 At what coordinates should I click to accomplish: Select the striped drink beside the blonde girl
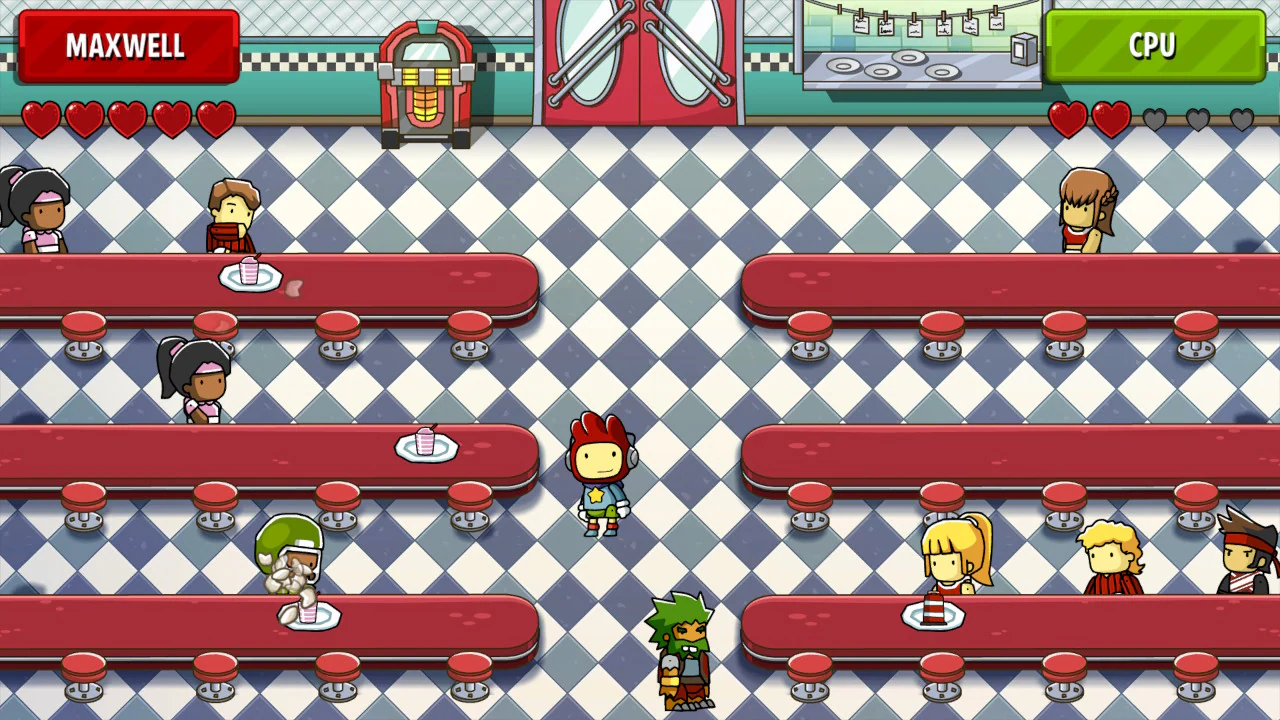[935, 610]
